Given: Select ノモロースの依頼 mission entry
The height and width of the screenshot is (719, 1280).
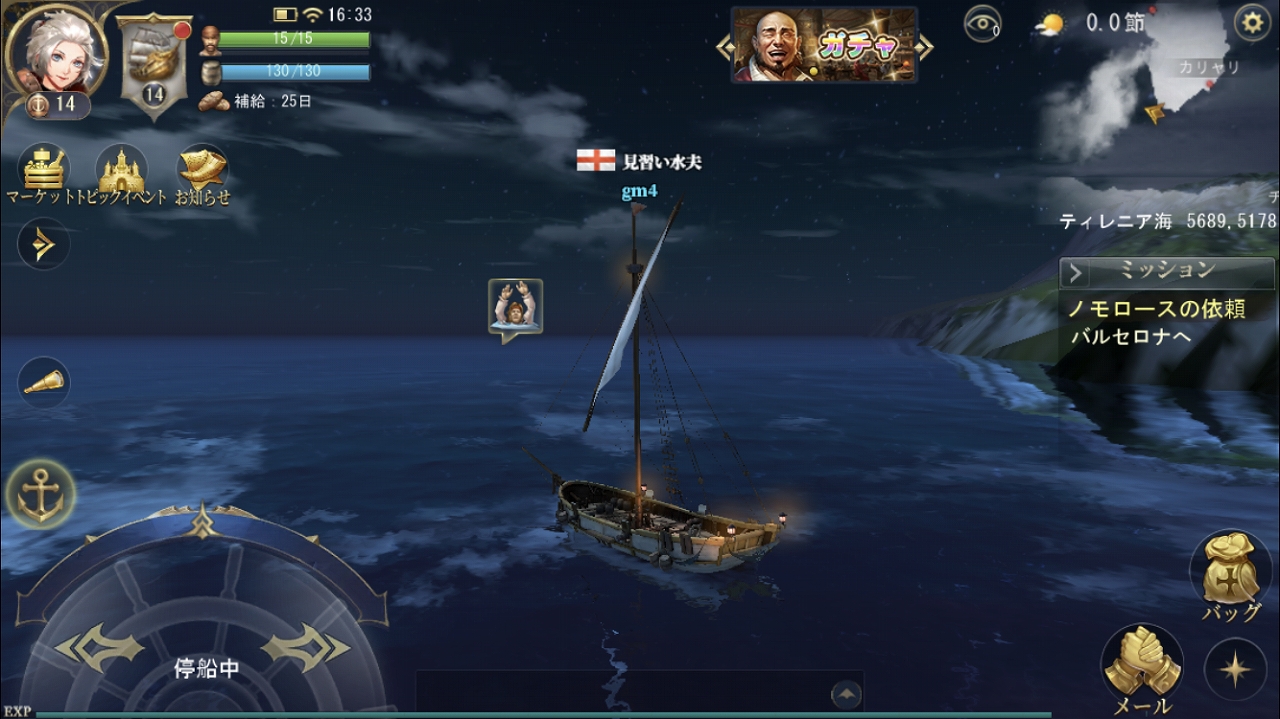Looking at the screenshot, I should (x=1157, y=309).
